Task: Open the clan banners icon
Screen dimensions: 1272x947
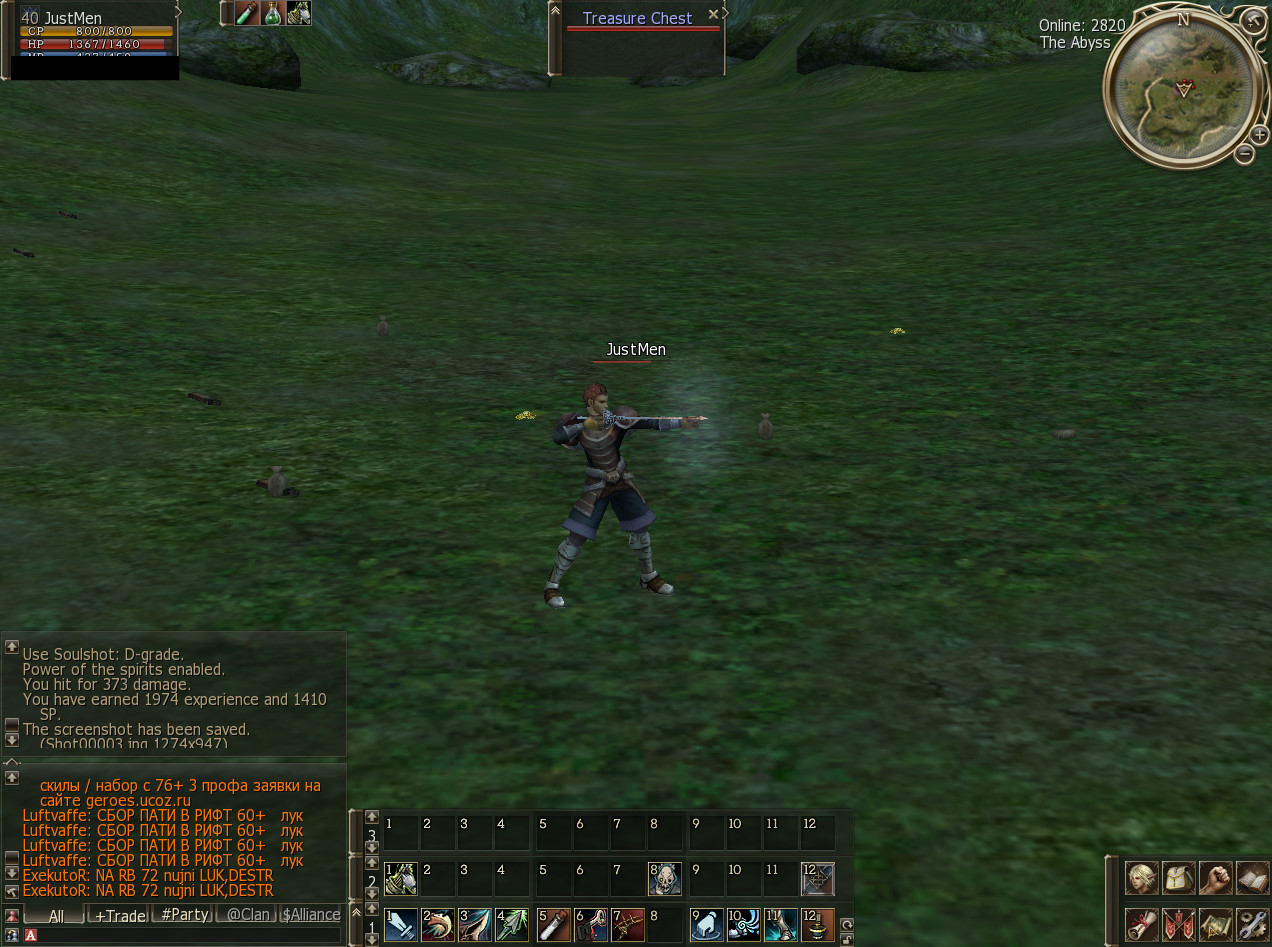Action: coord(1179,923)
